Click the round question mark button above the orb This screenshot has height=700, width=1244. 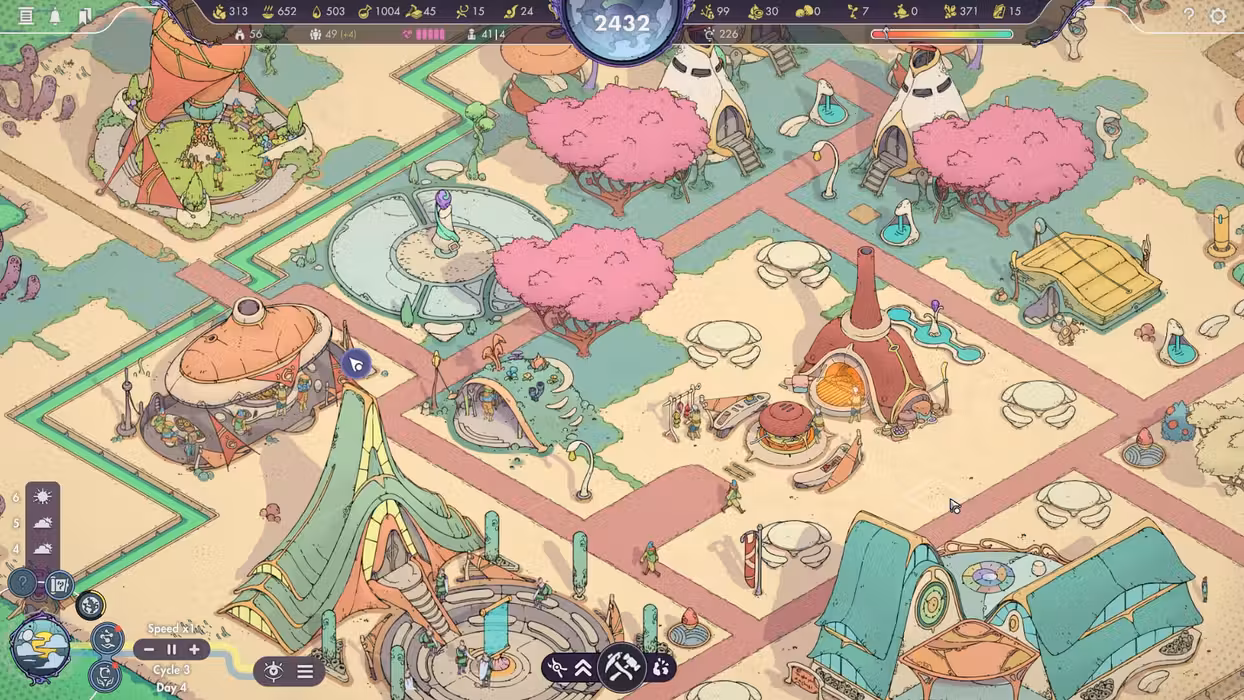point(22,582)
